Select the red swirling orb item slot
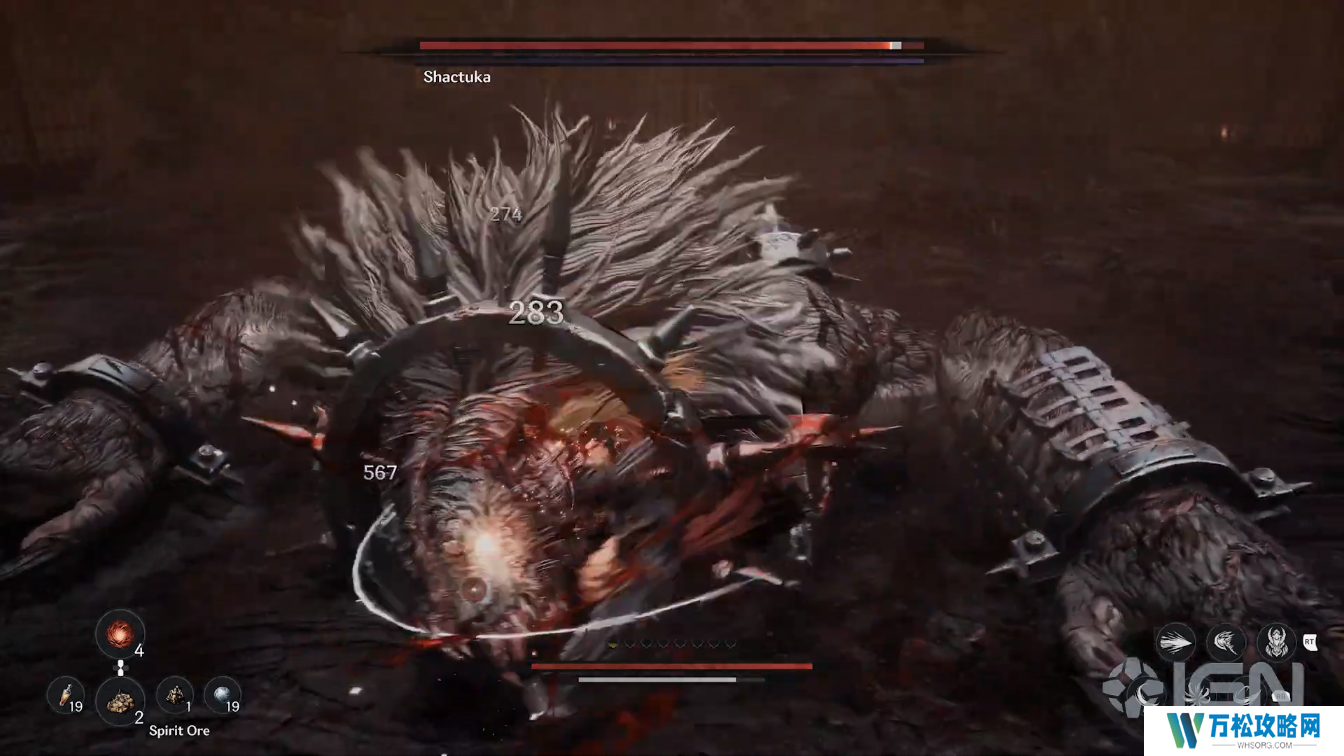Viewport: 1344px width, 756px height. (x=120, y=634)
